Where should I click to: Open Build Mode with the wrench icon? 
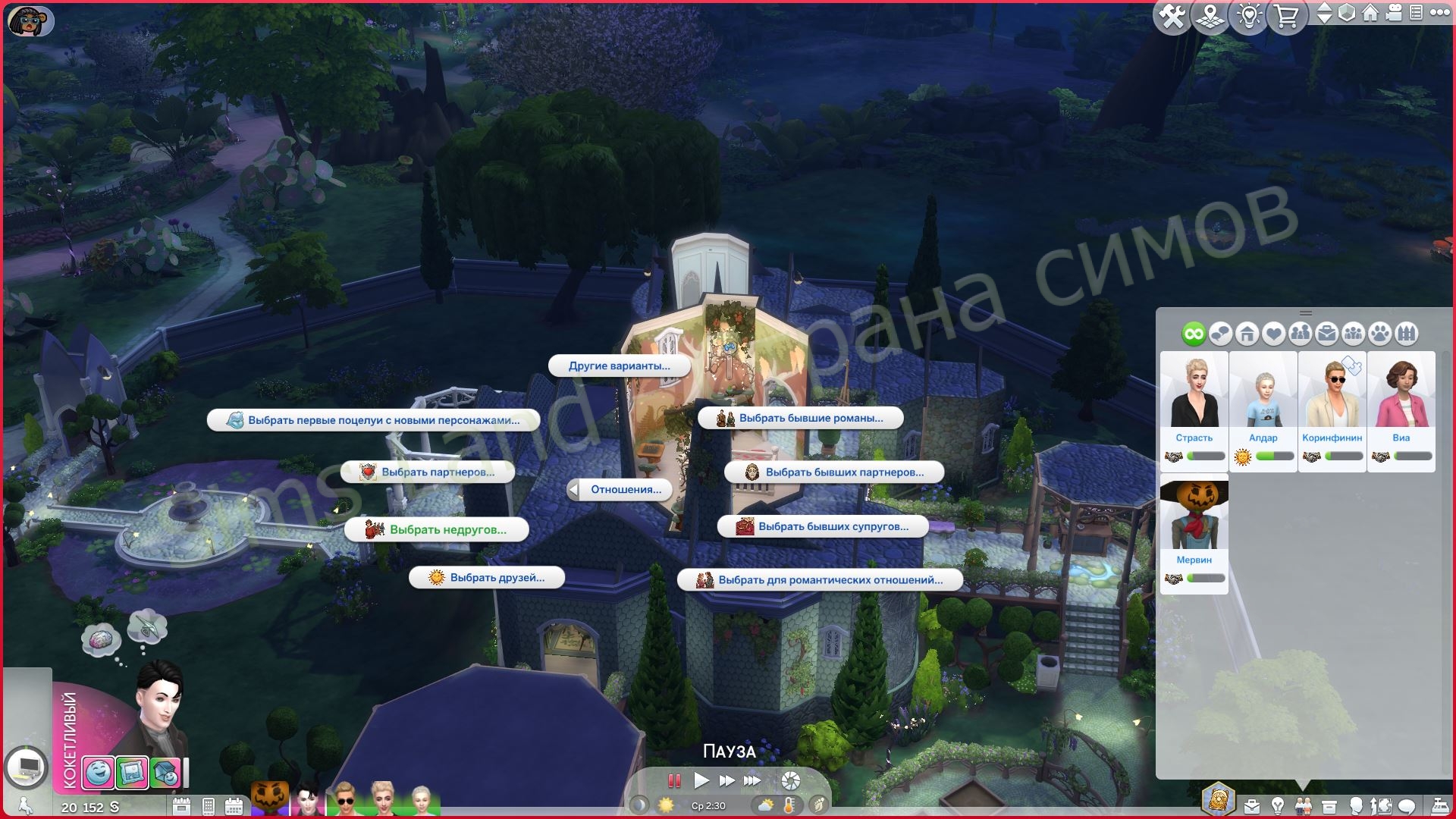1172,17
